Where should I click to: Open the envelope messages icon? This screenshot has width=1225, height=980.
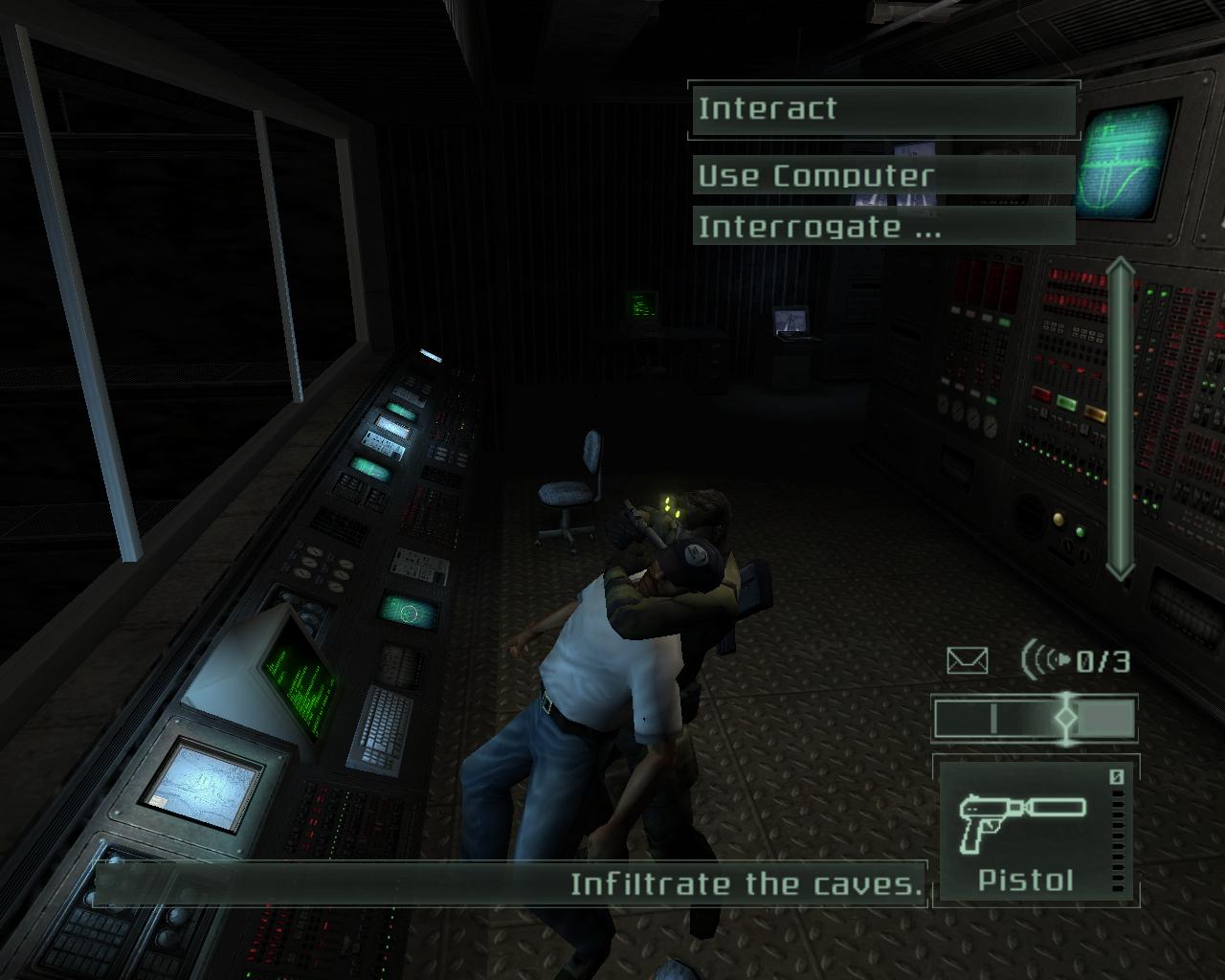(x=967, y=660)
